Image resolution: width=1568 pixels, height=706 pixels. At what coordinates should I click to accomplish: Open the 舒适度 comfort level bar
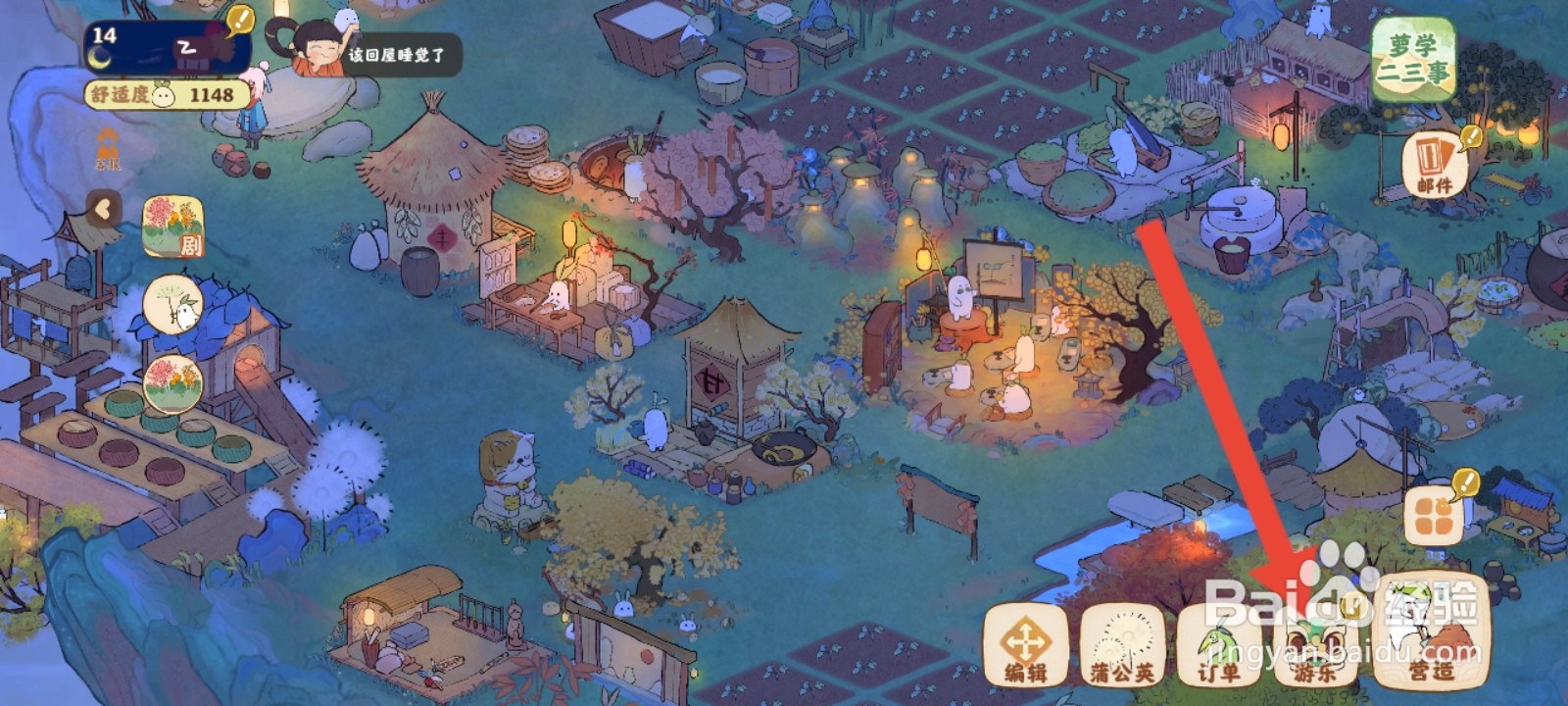pyautogui.click(x=166, y=95)
